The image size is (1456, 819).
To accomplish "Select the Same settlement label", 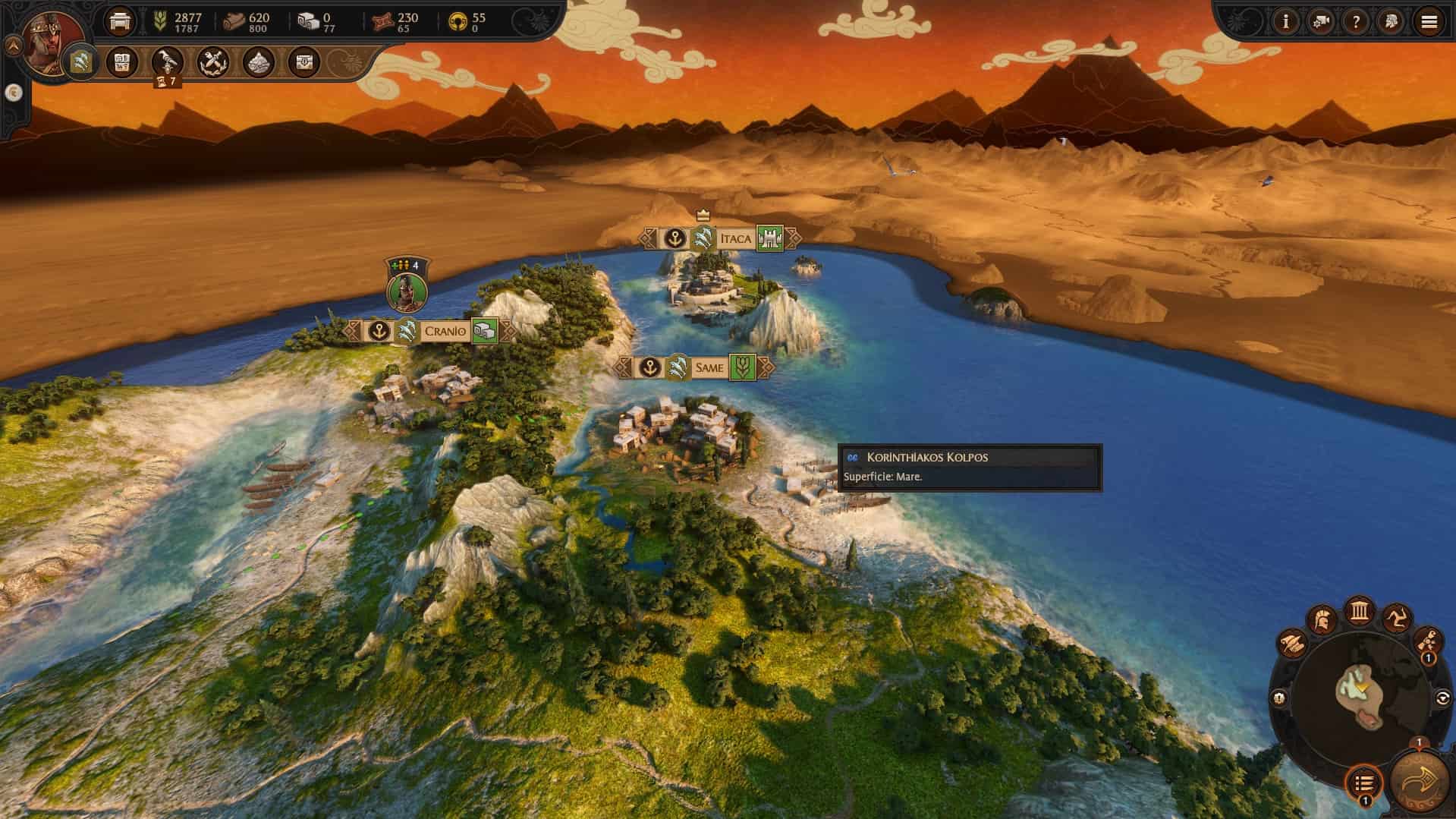I will click(709, 368).
